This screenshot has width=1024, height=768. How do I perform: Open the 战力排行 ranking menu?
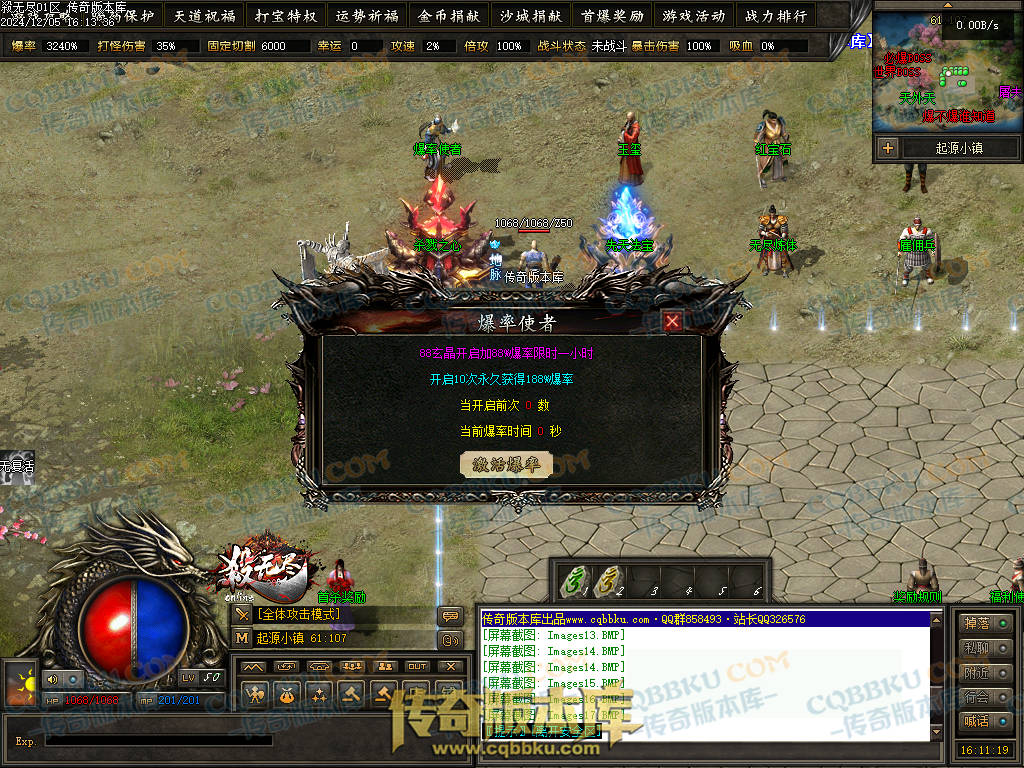(x=775, y=16)
